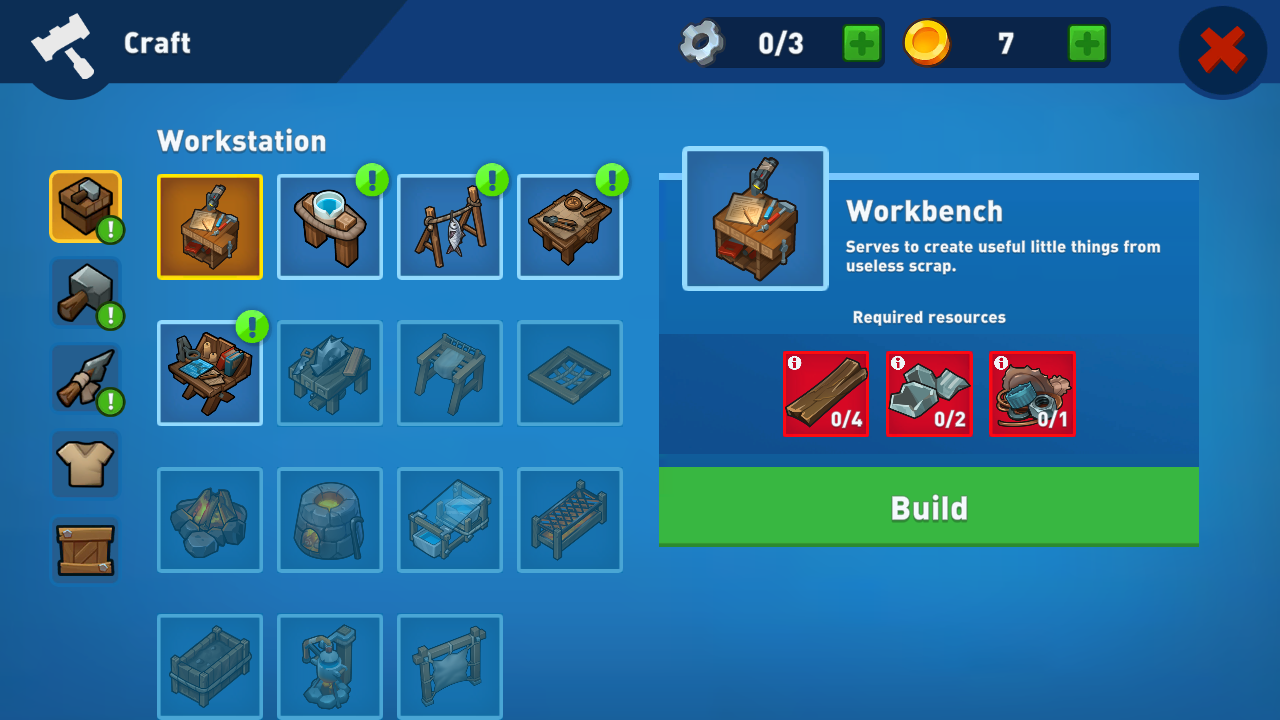Open the shirt clothing category tab
The height and width of the screenshot is (720, 1280).
tap(85, 464)
